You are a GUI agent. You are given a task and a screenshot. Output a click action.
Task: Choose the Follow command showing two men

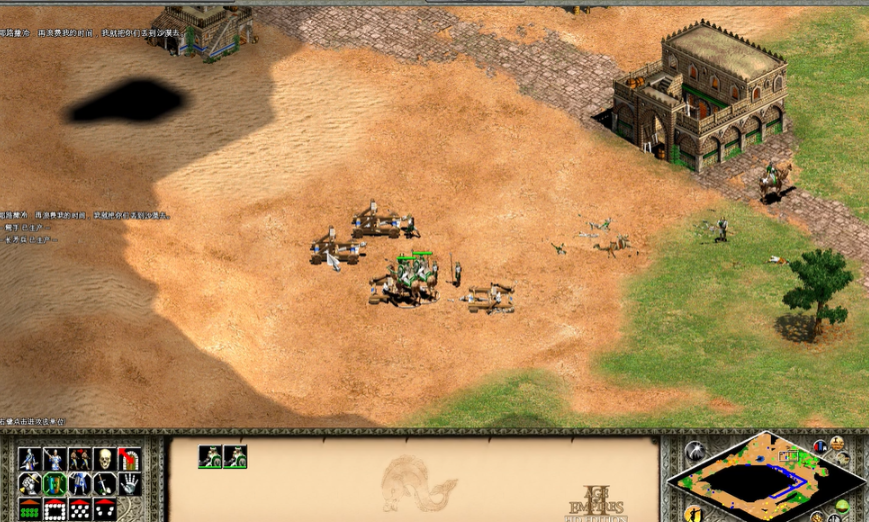pyautogui.click(x=80, y=459)
